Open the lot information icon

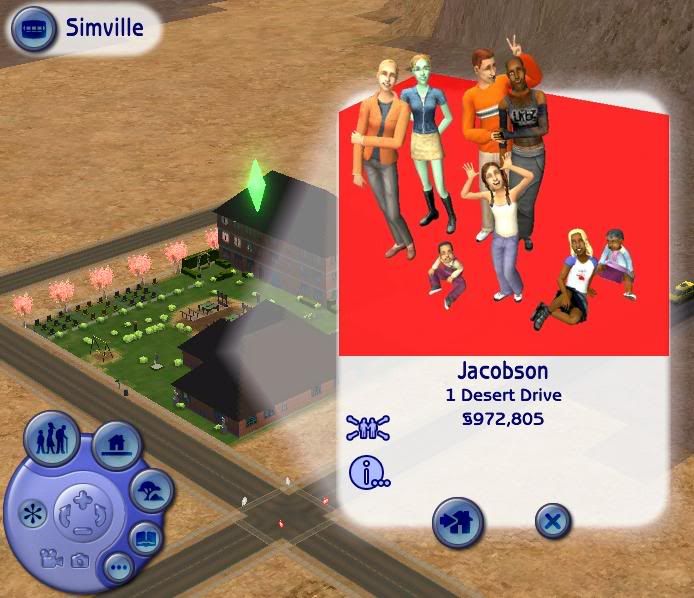tap(369, 471)
